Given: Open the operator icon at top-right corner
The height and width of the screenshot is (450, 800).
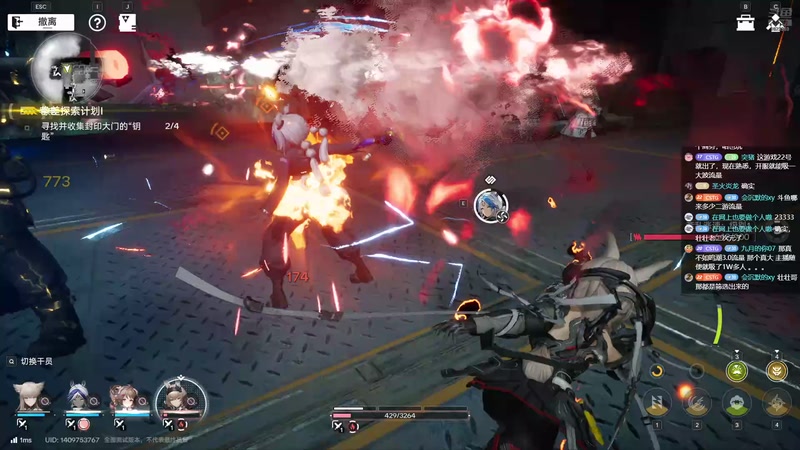Looking at the screenshot, I should click(x=776, y=22).
